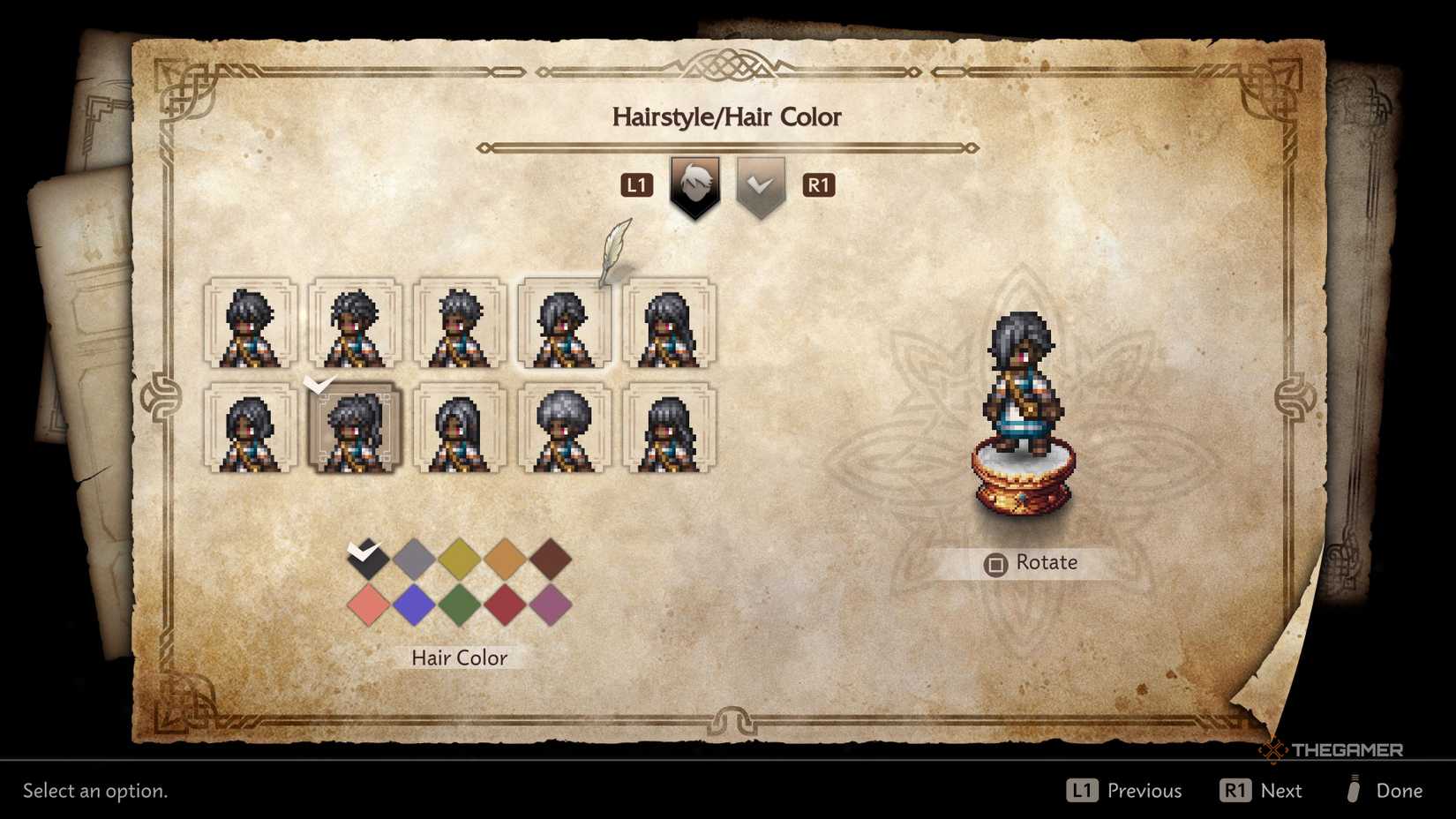Click the L1 icon left of the tabs
Viewport: 1456px width, 819px height.
point(637,185)
